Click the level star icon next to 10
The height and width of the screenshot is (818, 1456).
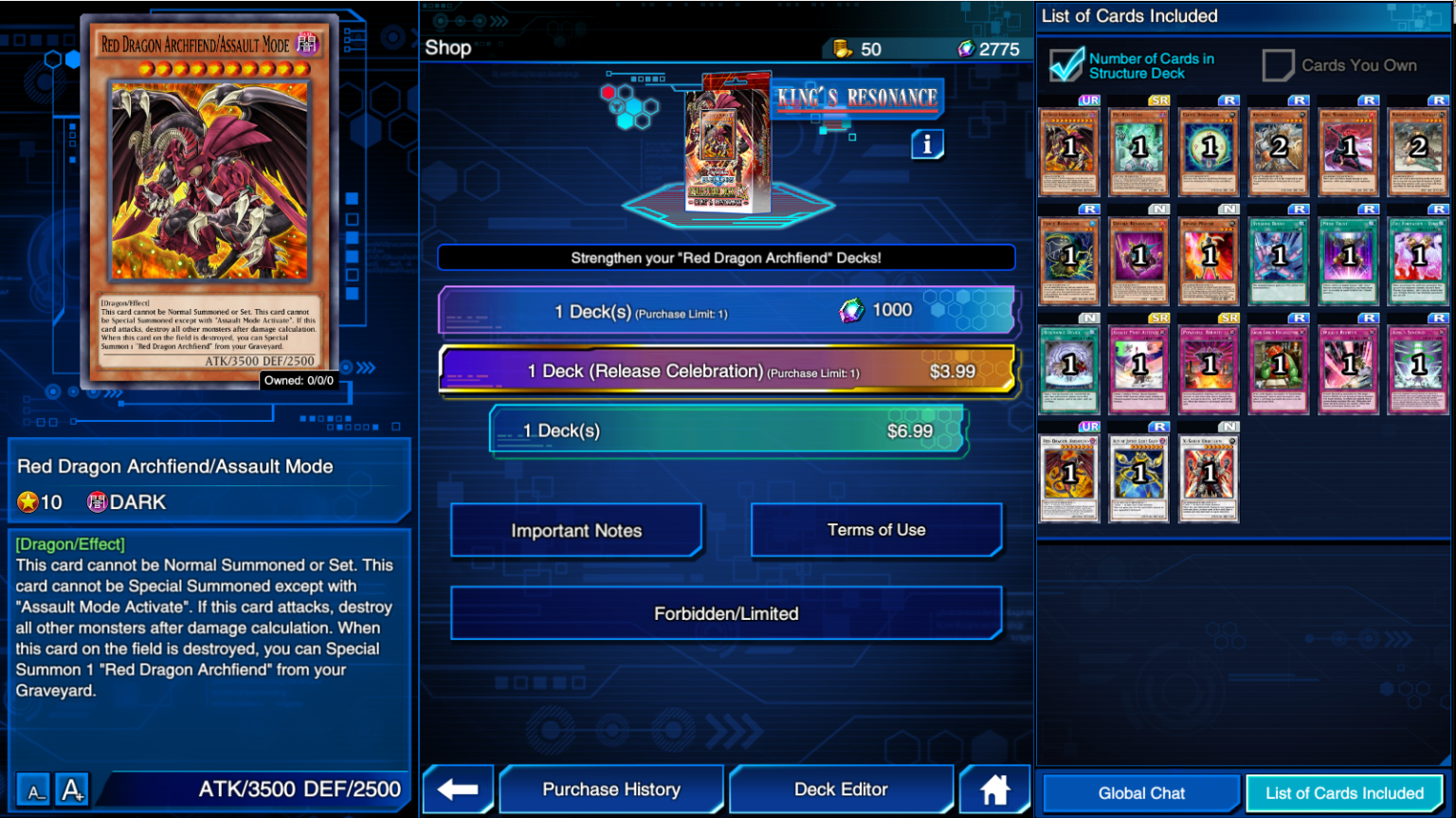tap(27, 501)
